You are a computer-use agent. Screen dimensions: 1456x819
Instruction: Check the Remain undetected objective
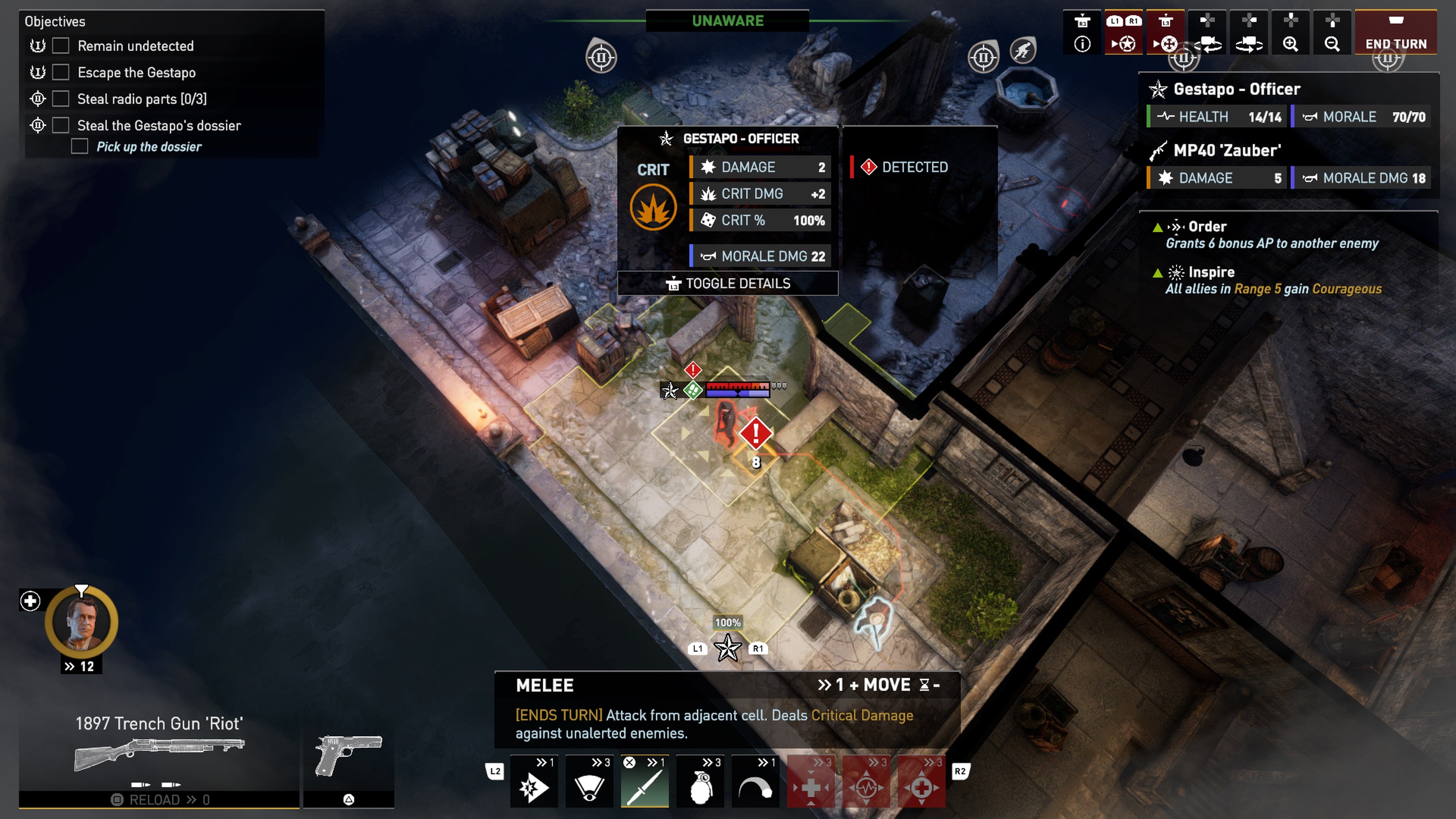(61, 46)
